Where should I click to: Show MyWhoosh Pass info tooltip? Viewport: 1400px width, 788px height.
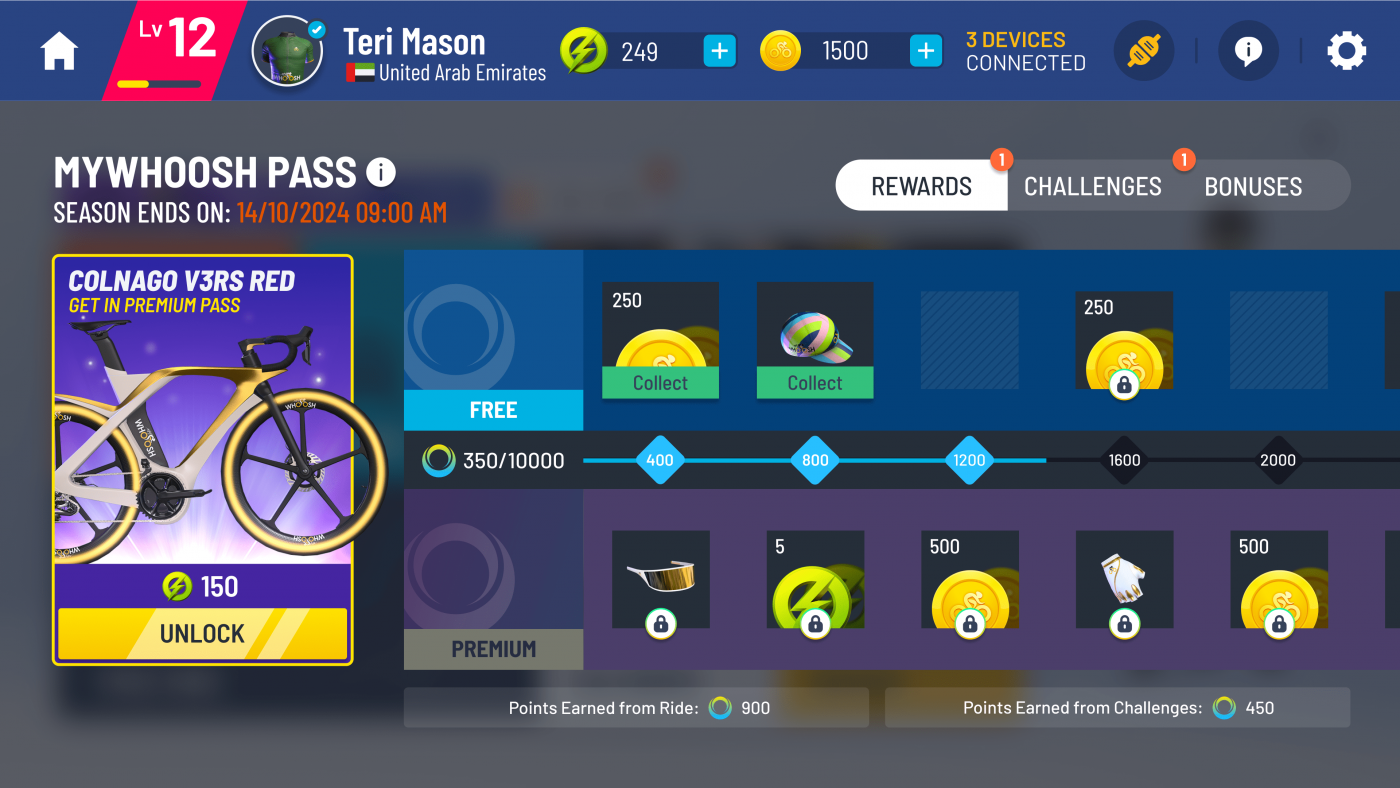[x=381, y=173]
